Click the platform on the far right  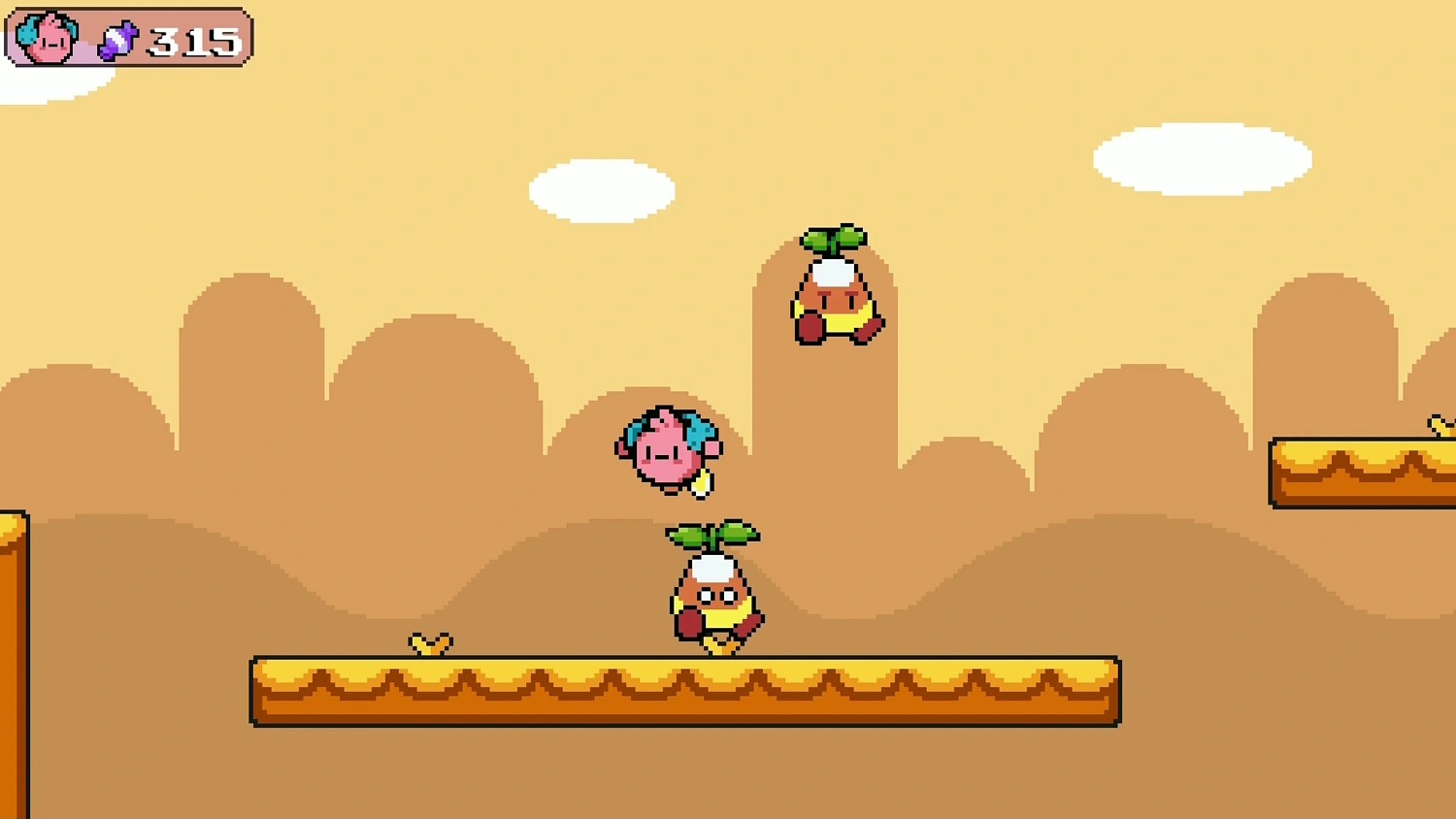[1359, 473]
